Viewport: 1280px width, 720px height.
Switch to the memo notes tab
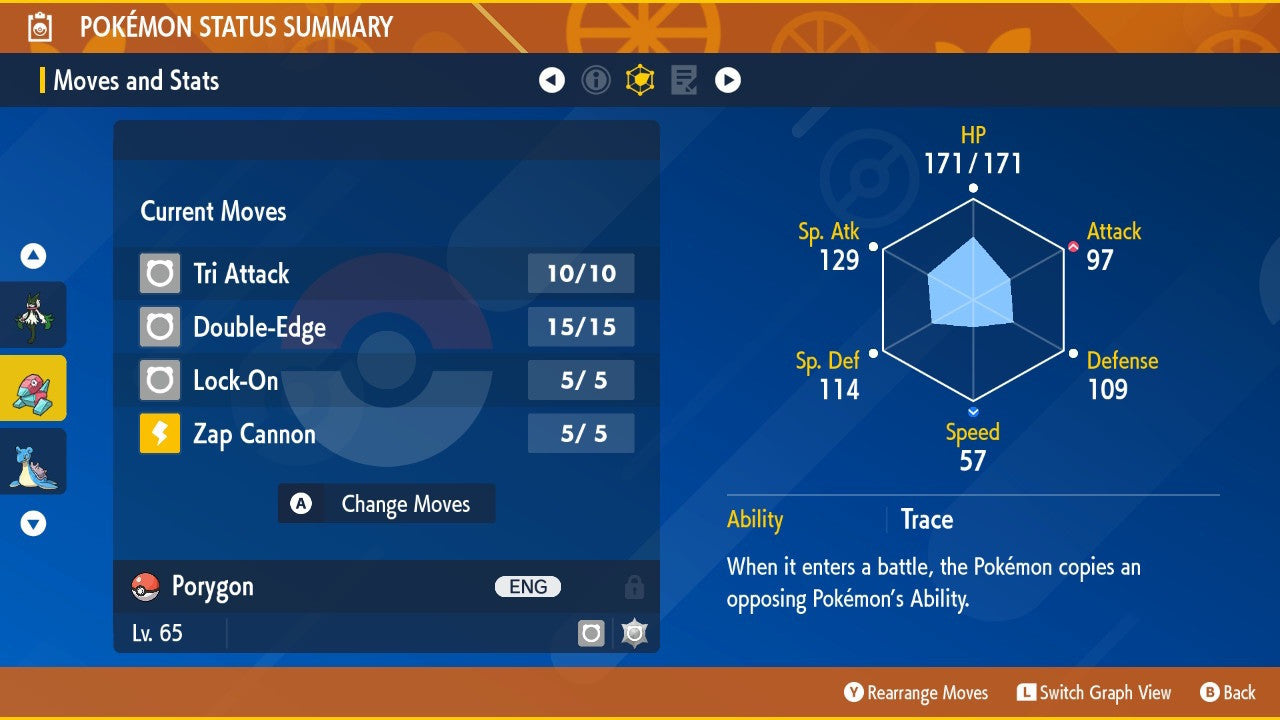pos(684,80)
